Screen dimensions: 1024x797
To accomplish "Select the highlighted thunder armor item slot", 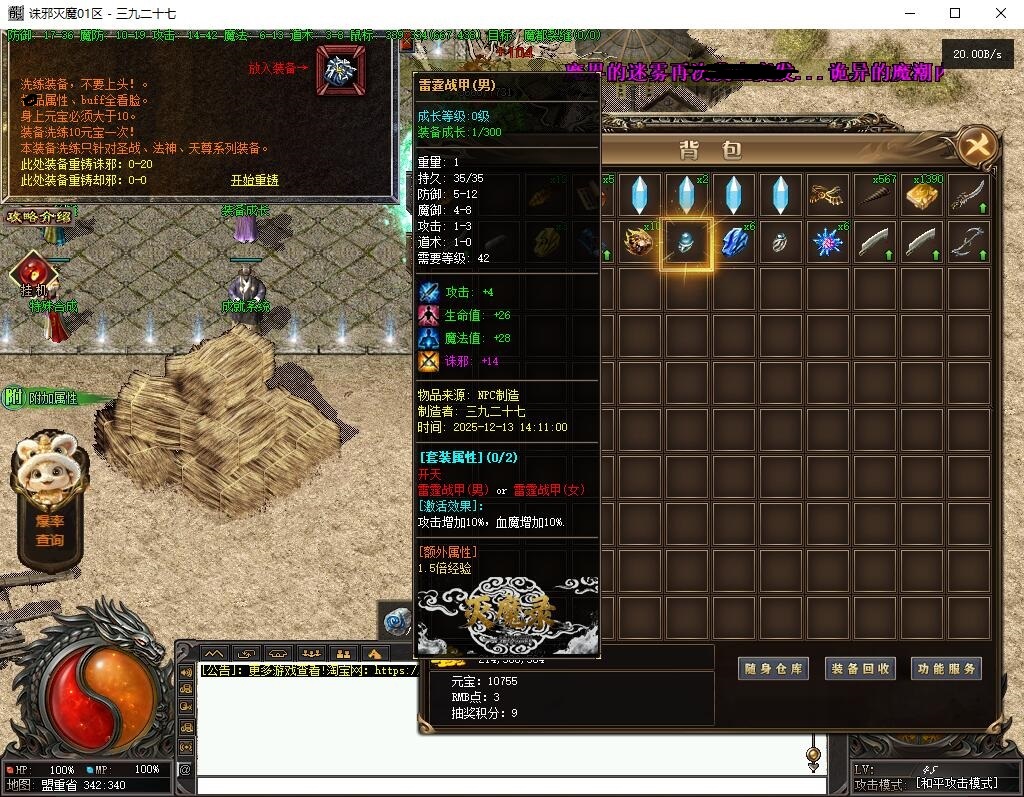I will (686, 243).
